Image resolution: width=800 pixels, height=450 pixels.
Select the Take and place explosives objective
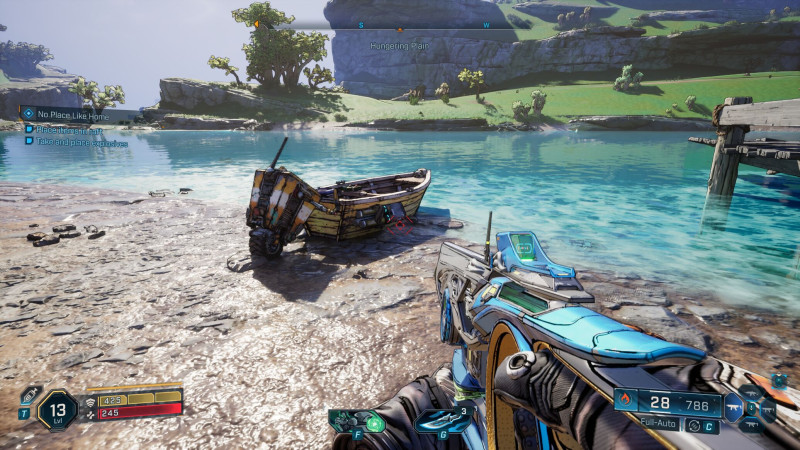point(80,143)
